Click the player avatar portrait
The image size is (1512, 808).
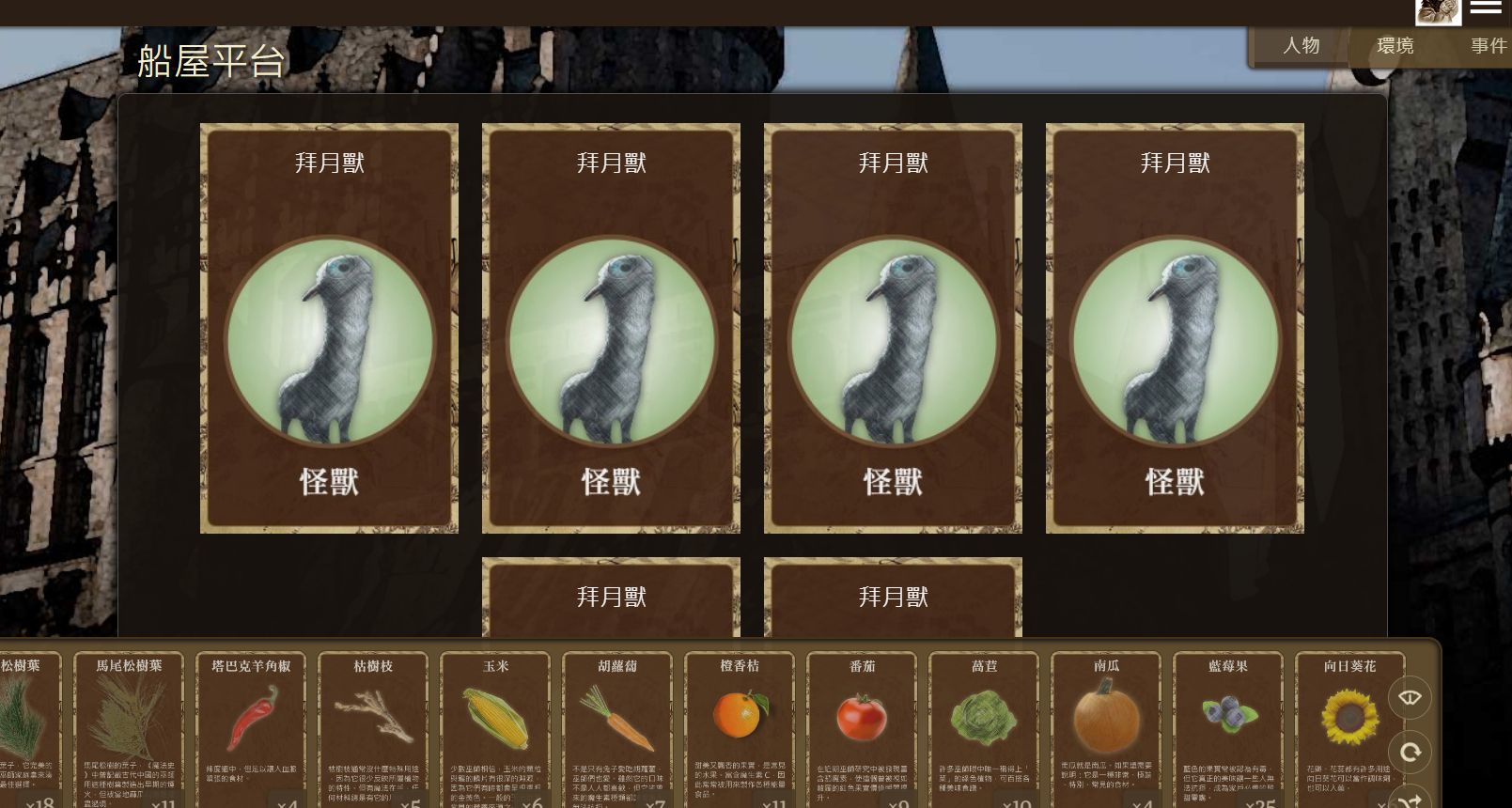click(1438, 11)
